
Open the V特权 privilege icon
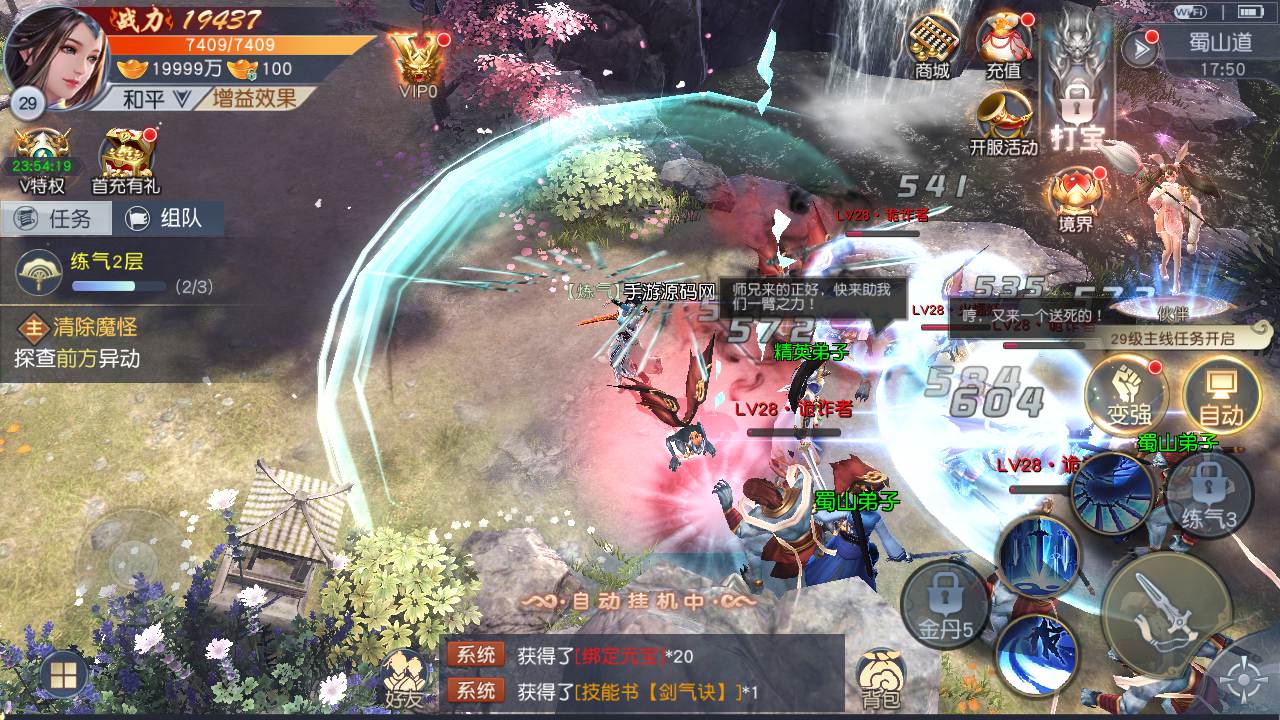pos(42,160)
